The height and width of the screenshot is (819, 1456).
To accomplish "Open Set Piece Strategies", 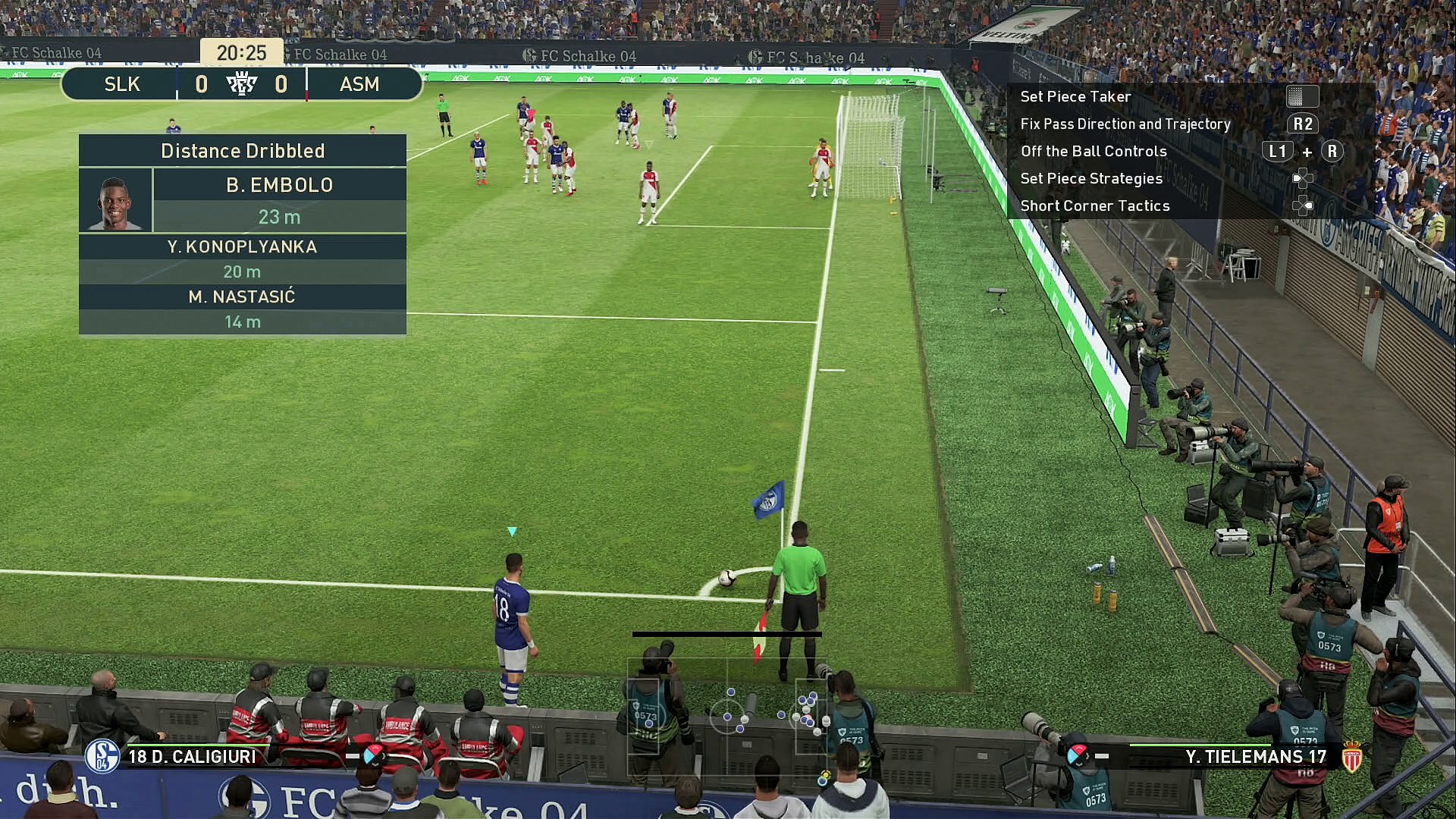I will [x=1090, y=178].
